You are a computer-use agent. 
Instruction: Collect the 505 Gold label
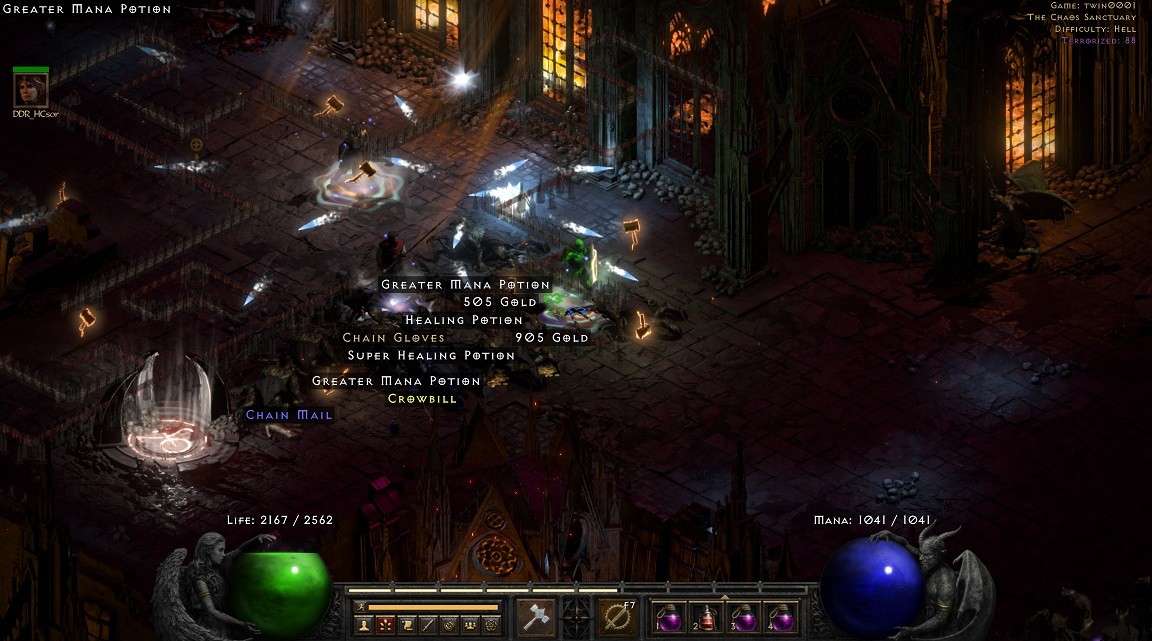(500, 302)
